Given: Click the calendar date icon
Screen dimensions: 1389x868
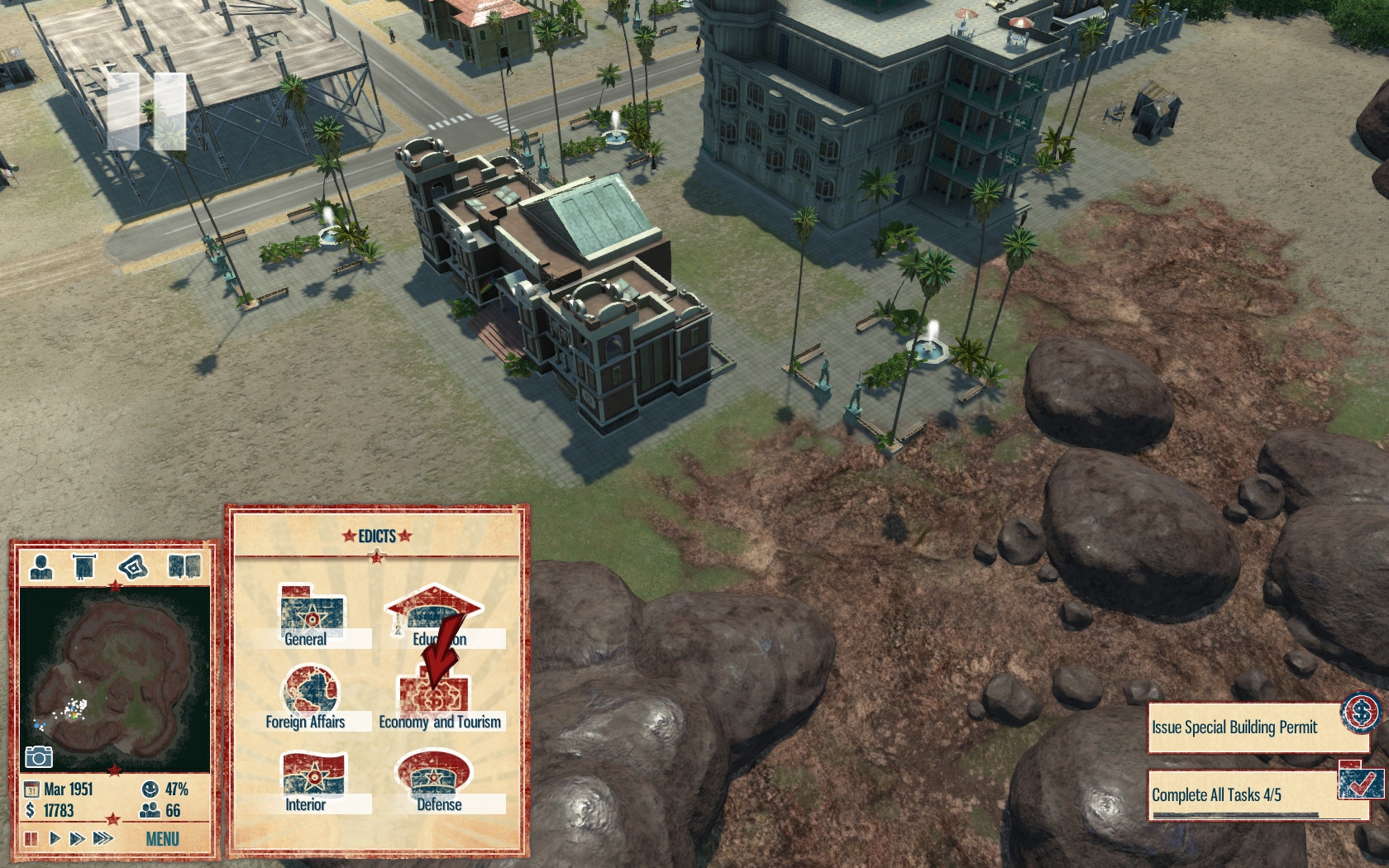Looking at the screenshot, I should point(31,789).
